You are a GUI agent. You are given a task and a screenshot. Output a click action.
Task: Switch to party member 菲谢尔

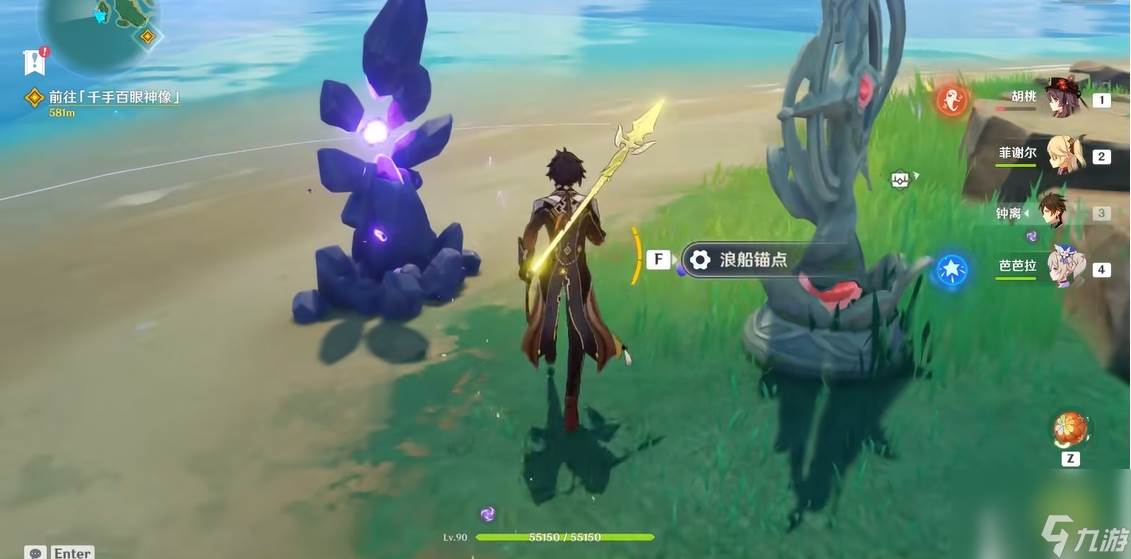pos(1060,155)
